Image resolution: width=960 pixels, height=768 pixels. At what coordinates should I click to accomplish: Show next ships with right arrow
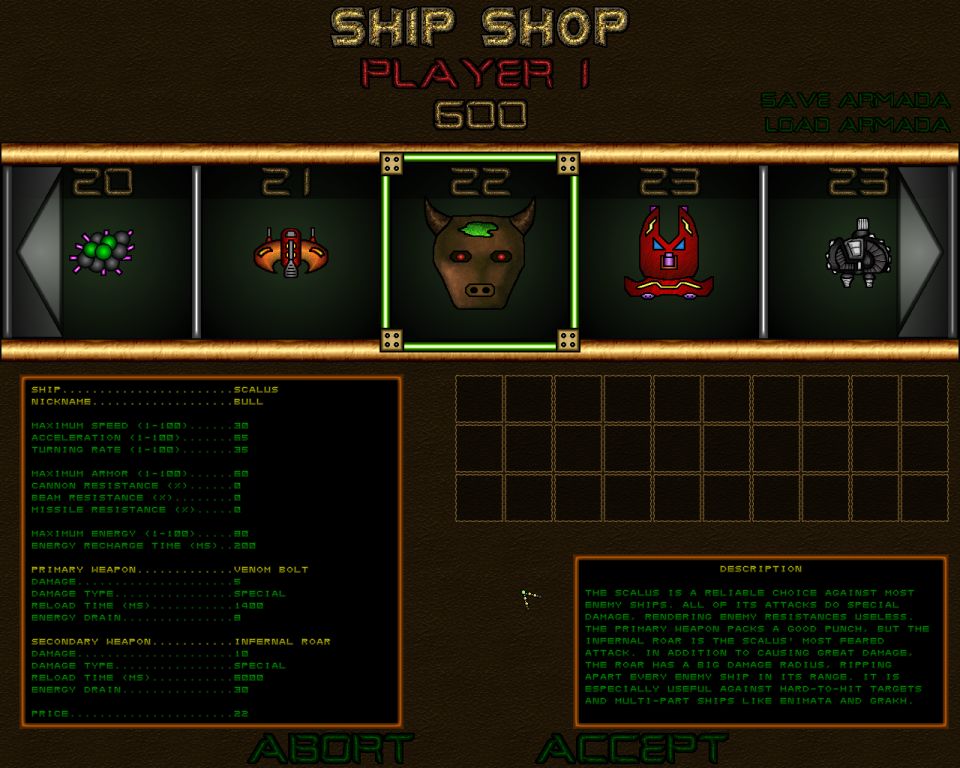pyautogui.click(x=924, y=252)
